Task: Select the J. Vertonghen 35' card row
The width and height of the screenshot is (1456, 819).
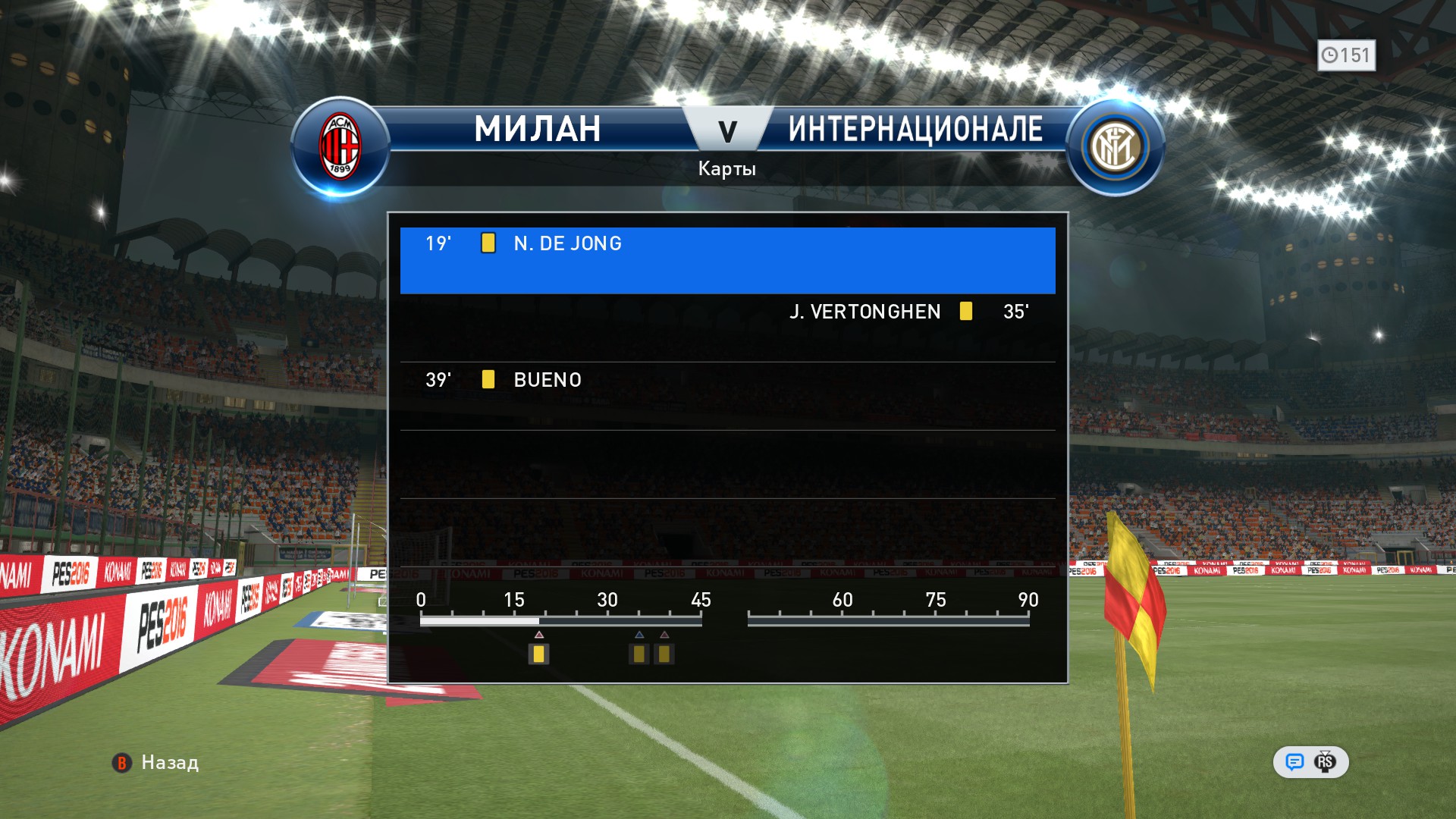Action: coord(727,327)
